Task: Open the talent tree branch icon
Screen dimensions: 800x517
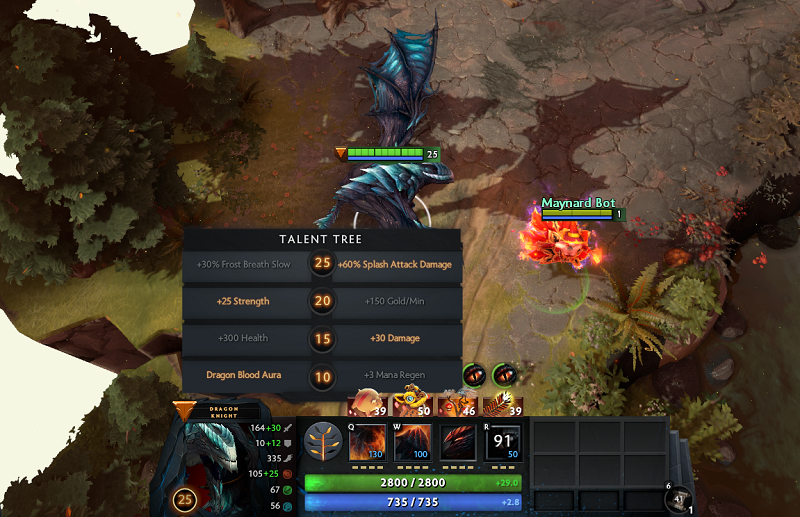Action: [x=322, y=441]
